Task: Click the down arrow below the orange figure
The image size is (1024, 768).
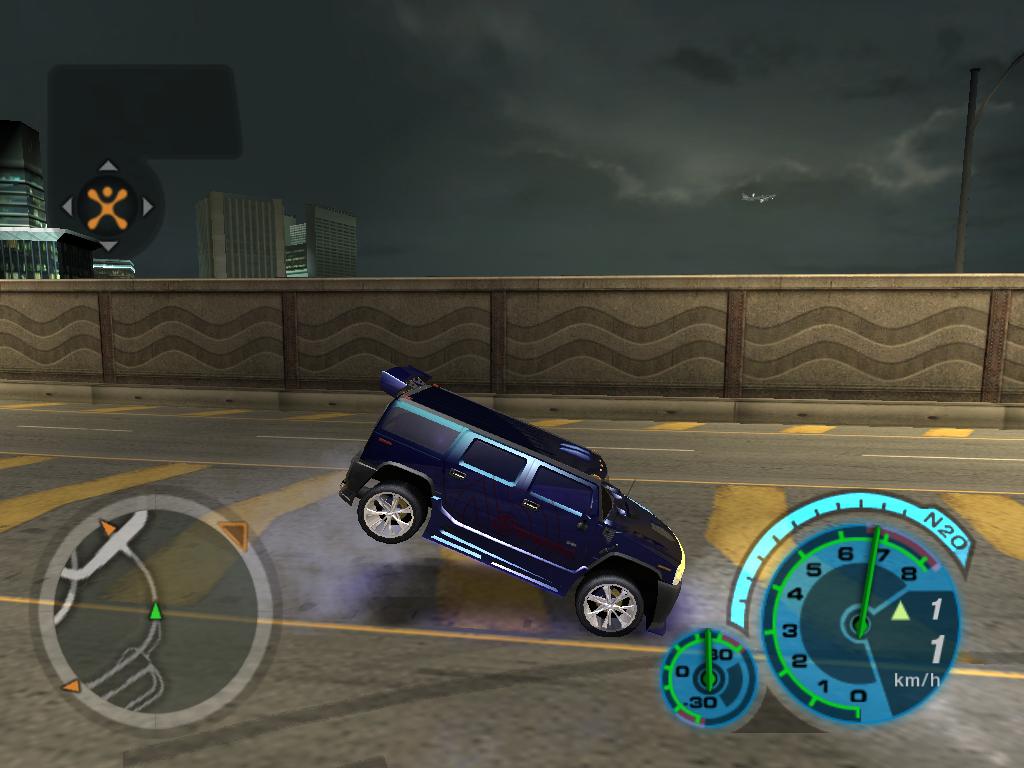Action: pyautogui.click(x=108, y=246)
